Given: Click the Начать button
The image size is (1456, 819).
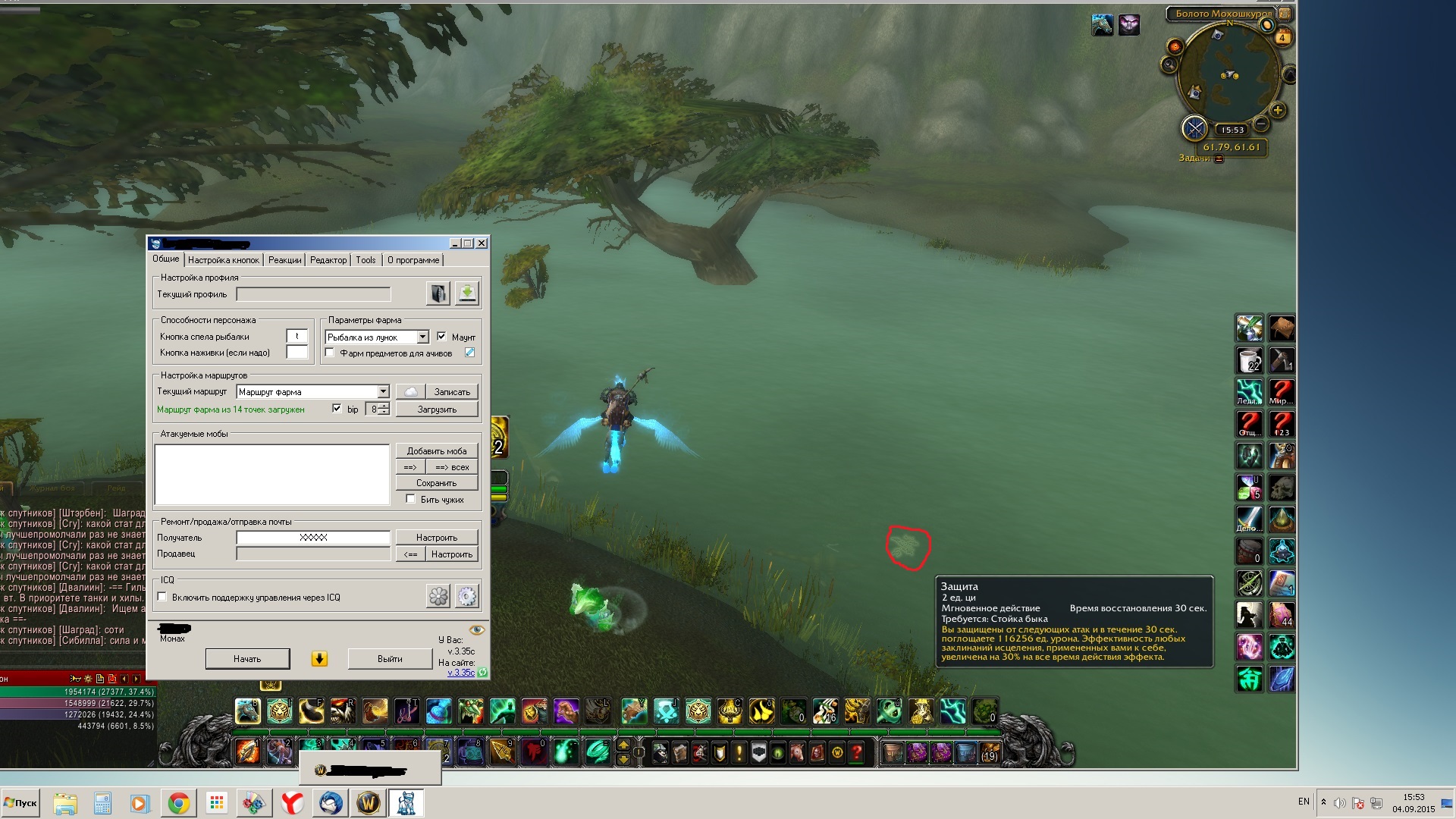Looking at the screenshot, I should coord(247,659).
